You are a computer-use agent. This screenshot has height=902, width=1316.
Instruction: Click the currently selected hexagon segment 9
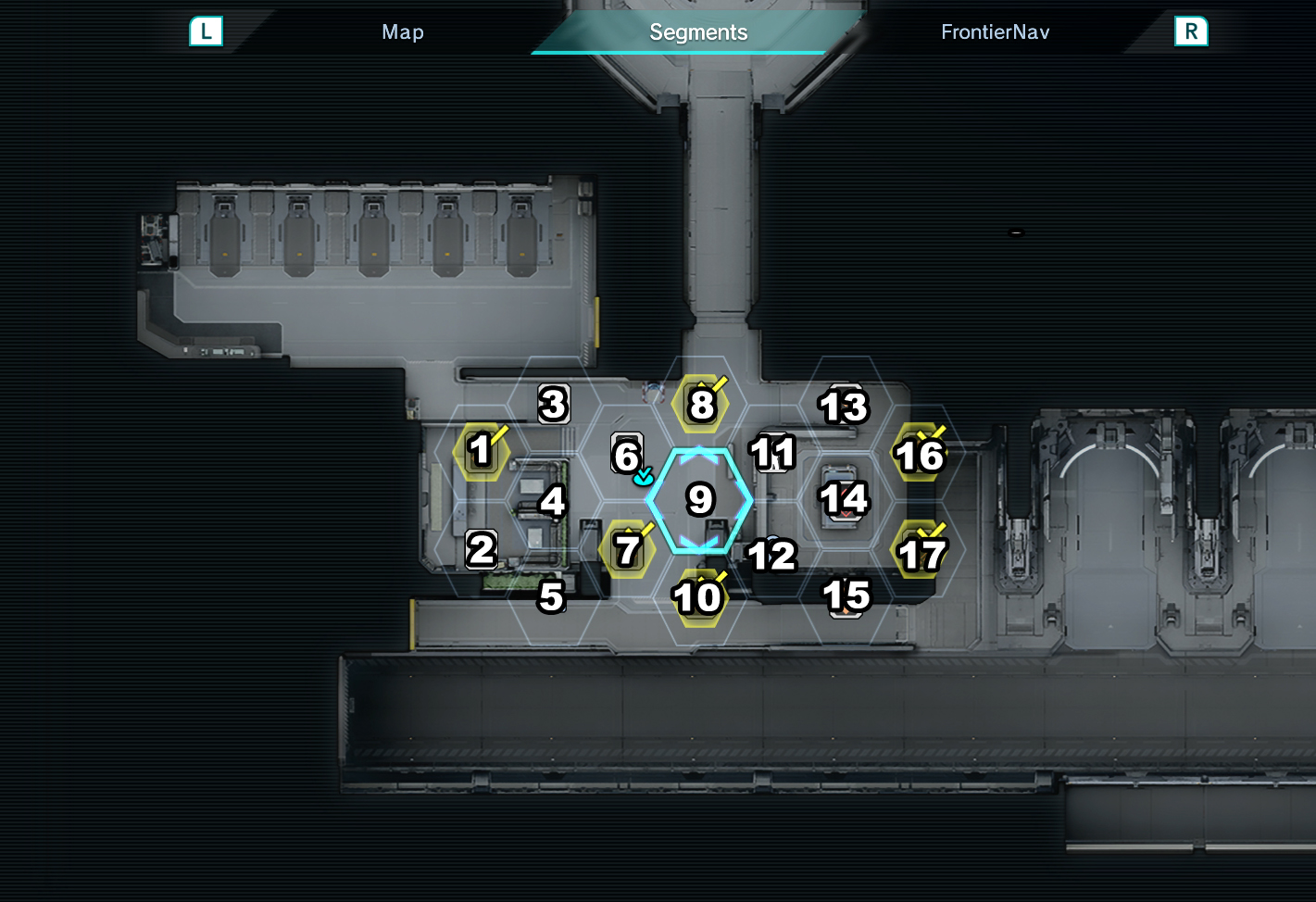click(x=699, y=501)
